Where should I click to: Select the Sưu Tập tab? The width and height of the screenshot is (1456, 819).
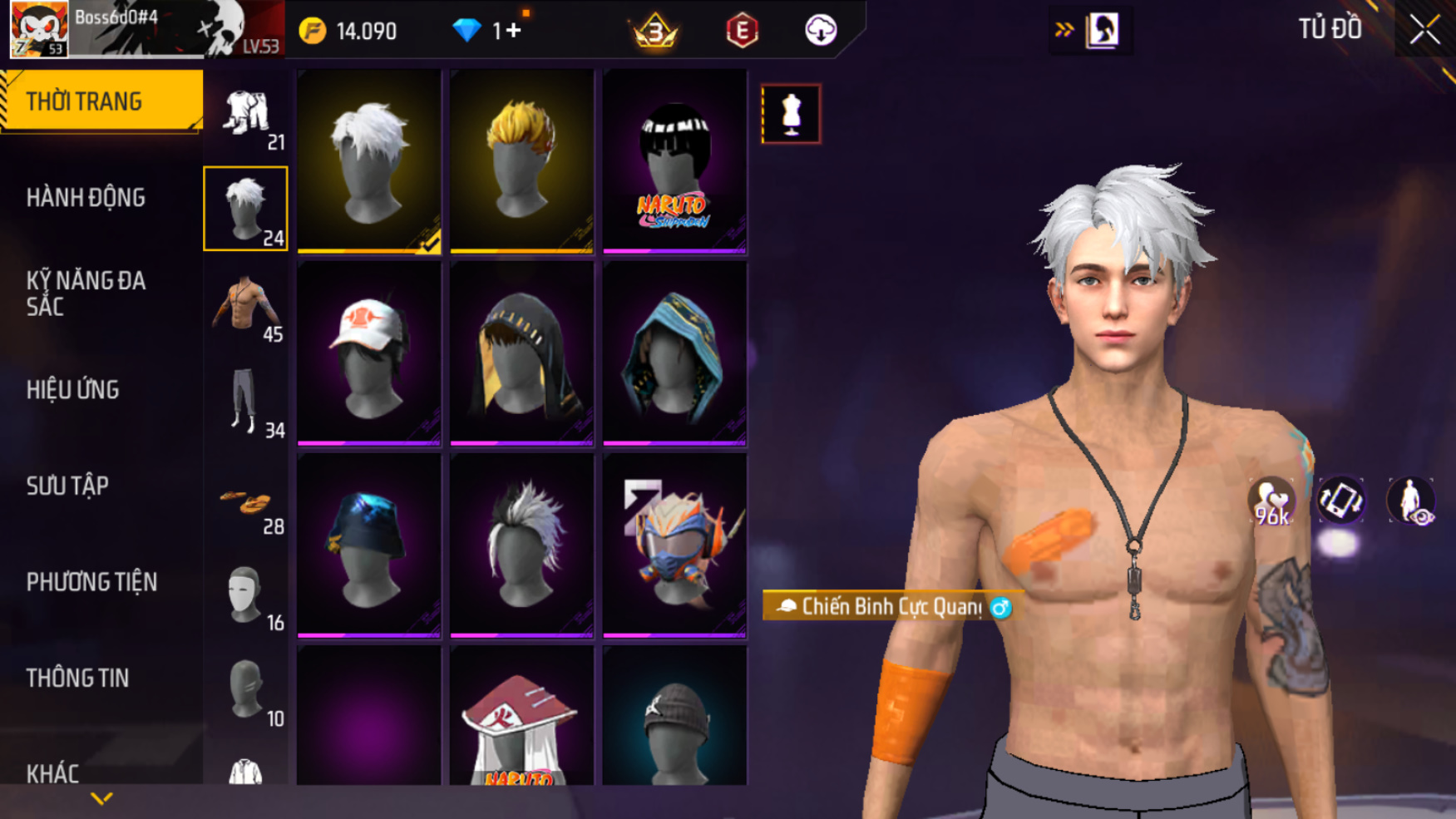click(x=67, y=486)
